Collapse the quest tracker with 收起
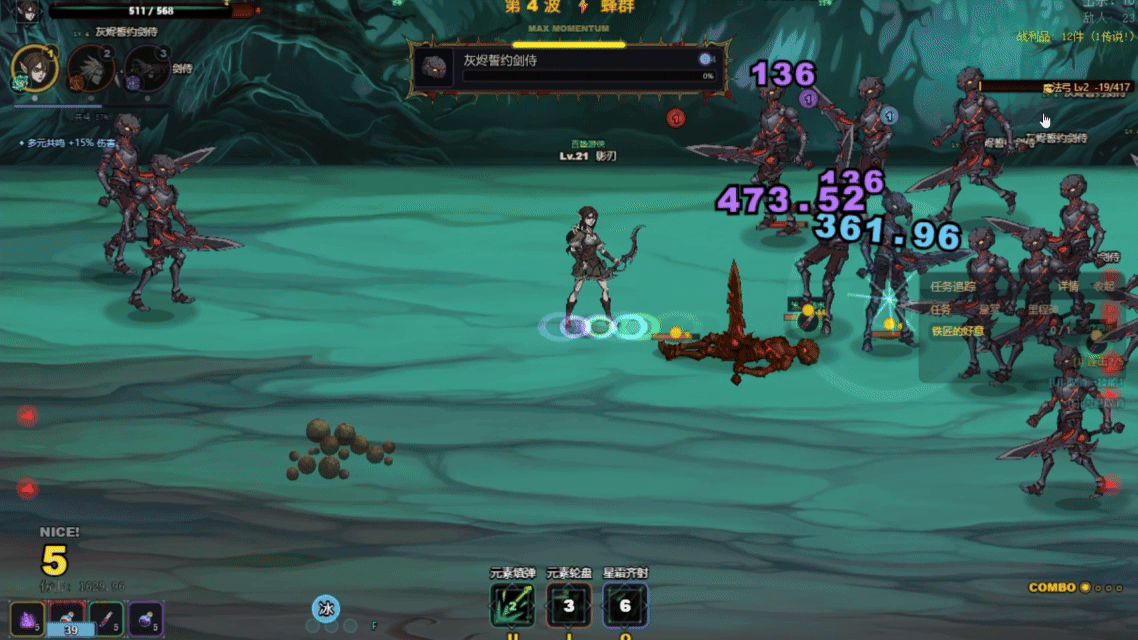The height and width of the screenshot is (640, 1138). [1103, 286]
